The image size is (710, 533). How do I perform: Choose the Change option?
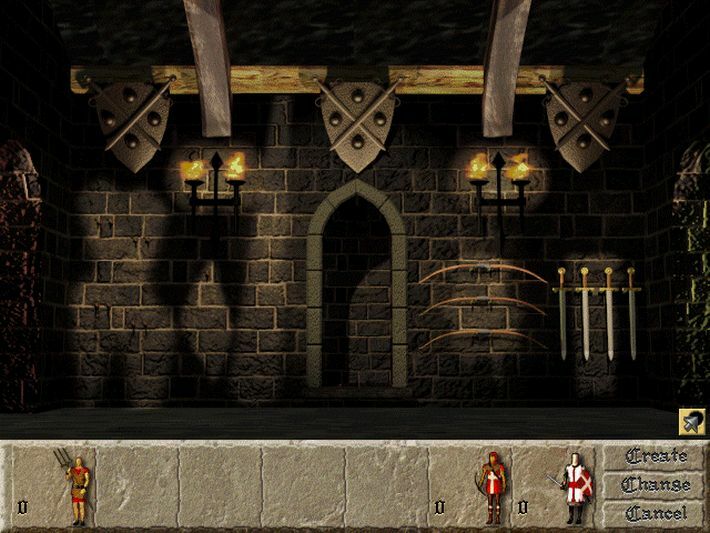click(656, 485)
